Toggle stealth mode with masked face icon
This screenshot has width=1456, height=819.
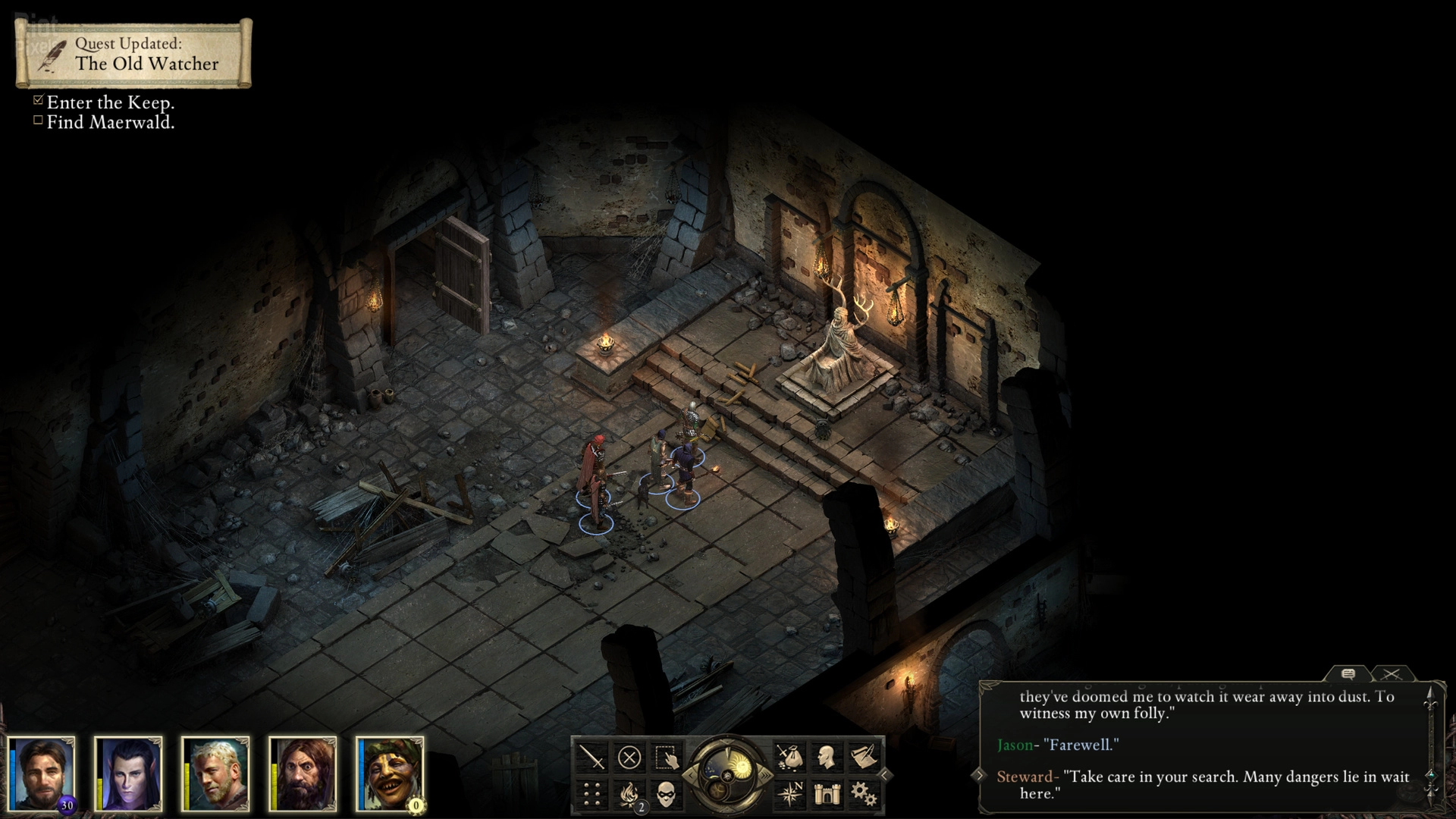[x=666, y=794]
